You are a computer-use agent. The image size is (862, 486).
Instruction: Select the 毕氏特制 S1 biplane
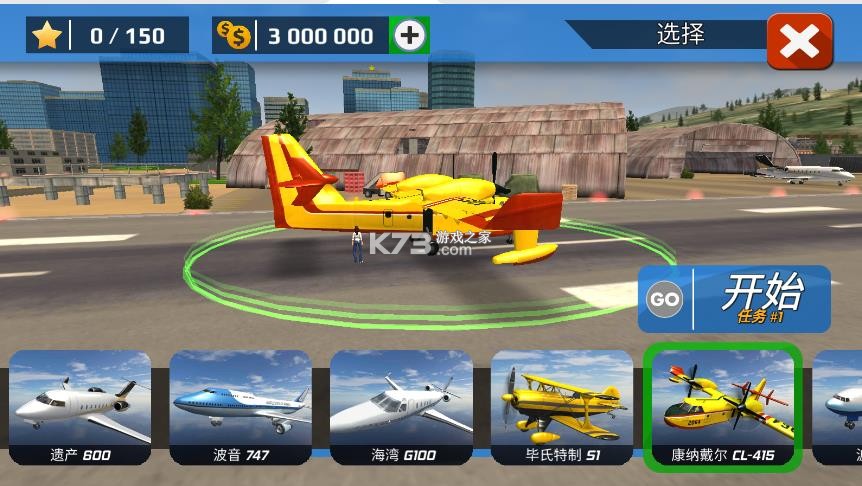(562, 407)
